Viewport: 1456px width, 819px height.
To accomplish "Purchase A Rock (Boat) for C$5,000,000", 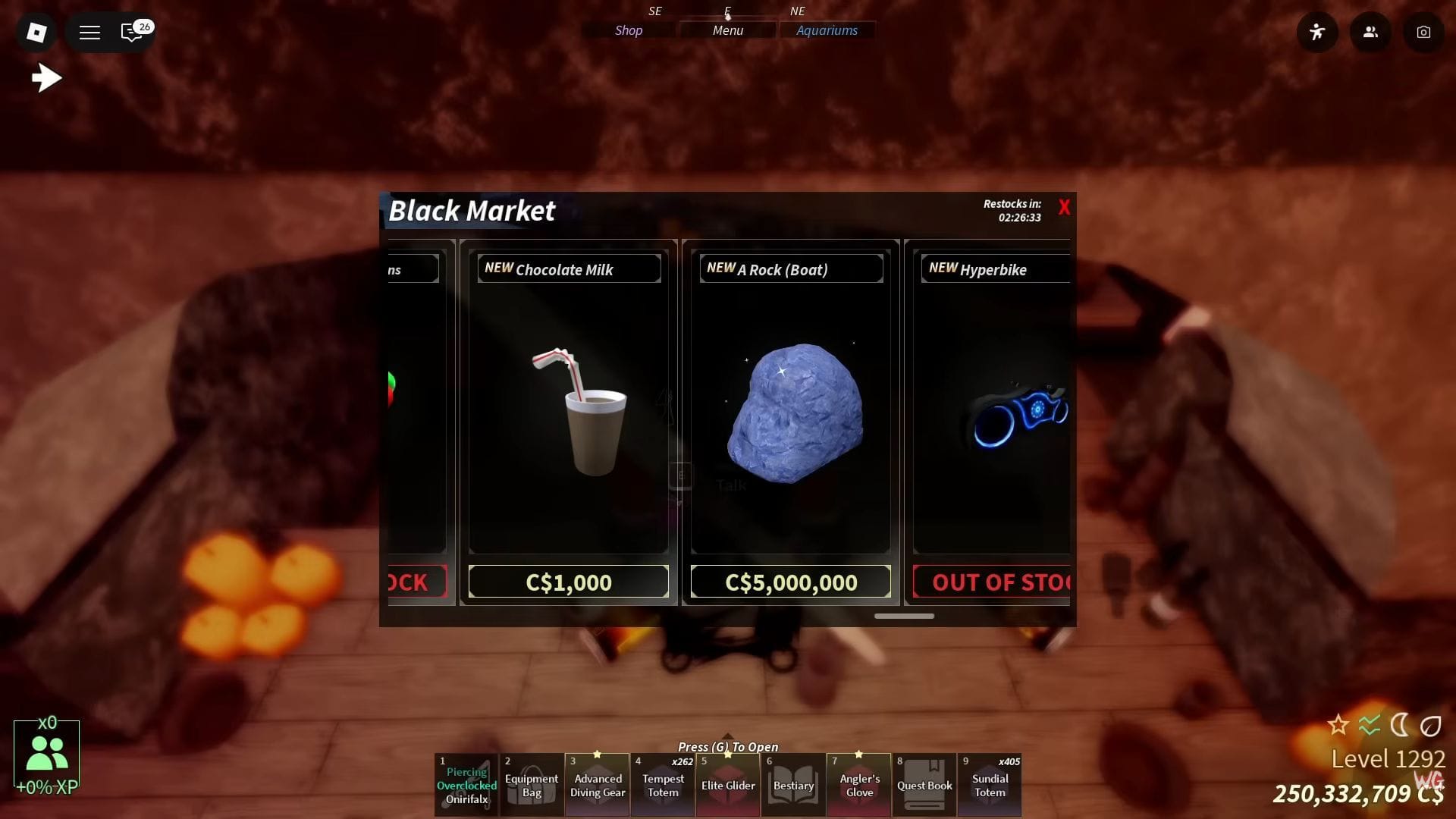I will coord(790,582).
